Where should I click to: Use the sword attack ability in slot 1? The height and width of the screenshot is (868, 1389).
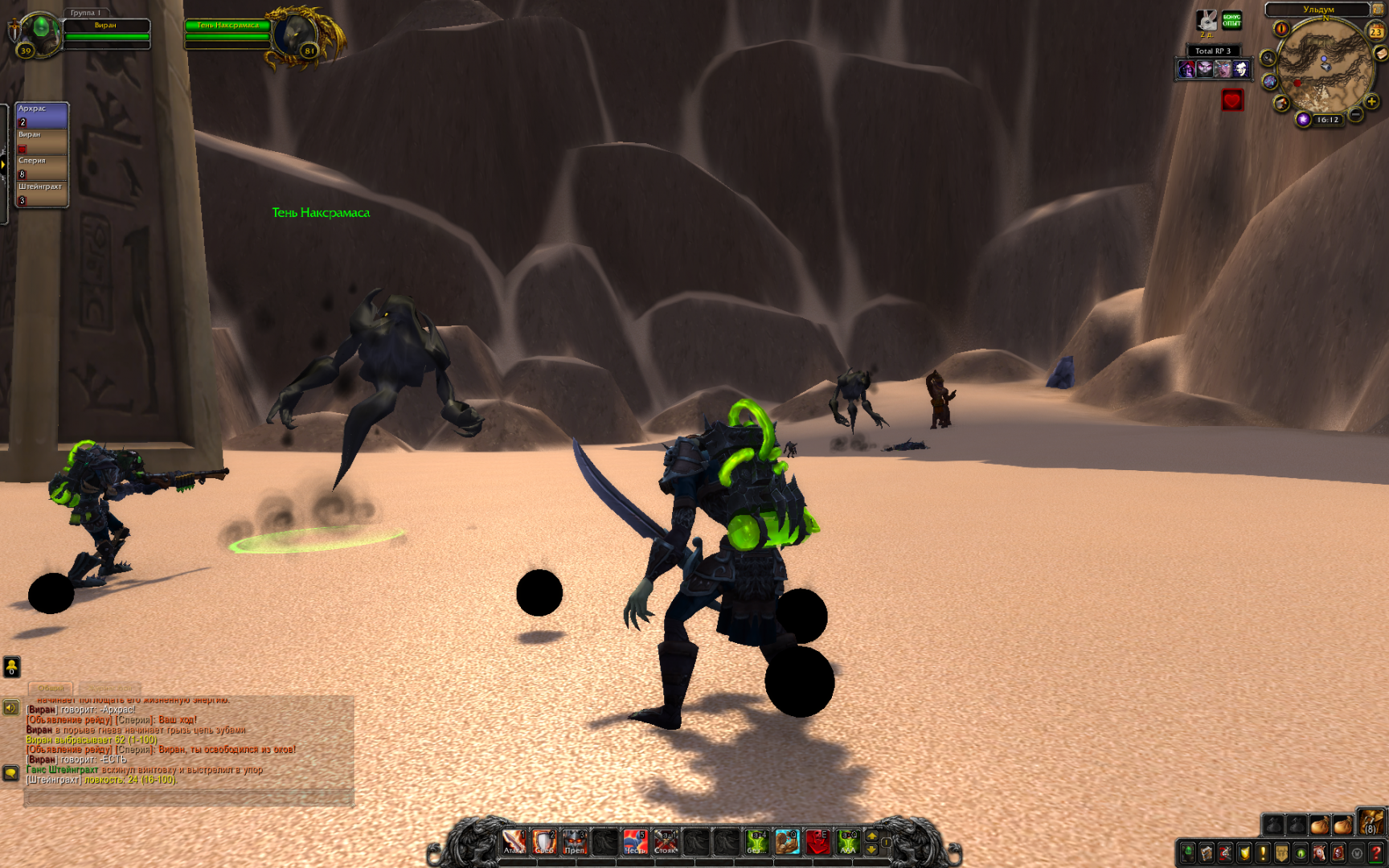coord(514,842)
